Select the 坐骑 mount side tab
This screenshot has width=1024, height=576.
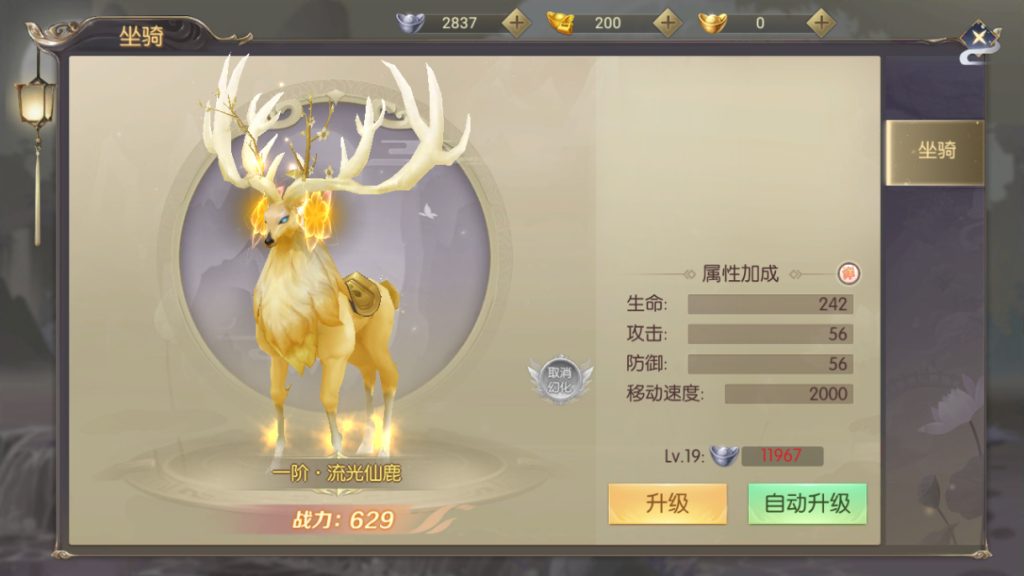click(936, 152)
